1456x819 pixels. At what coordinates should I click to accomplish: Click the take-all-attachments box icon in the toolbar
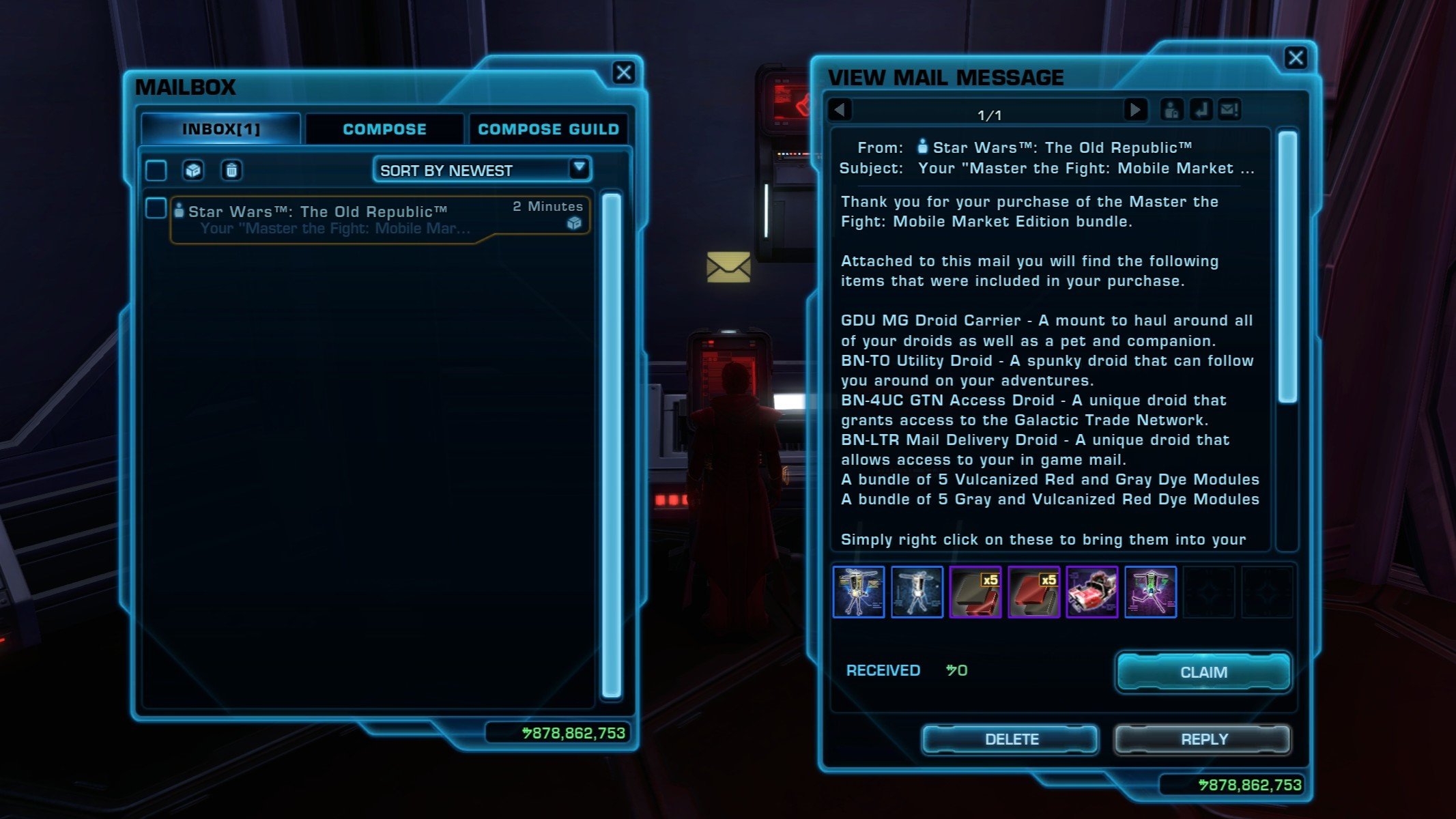(x=193, y=170)
